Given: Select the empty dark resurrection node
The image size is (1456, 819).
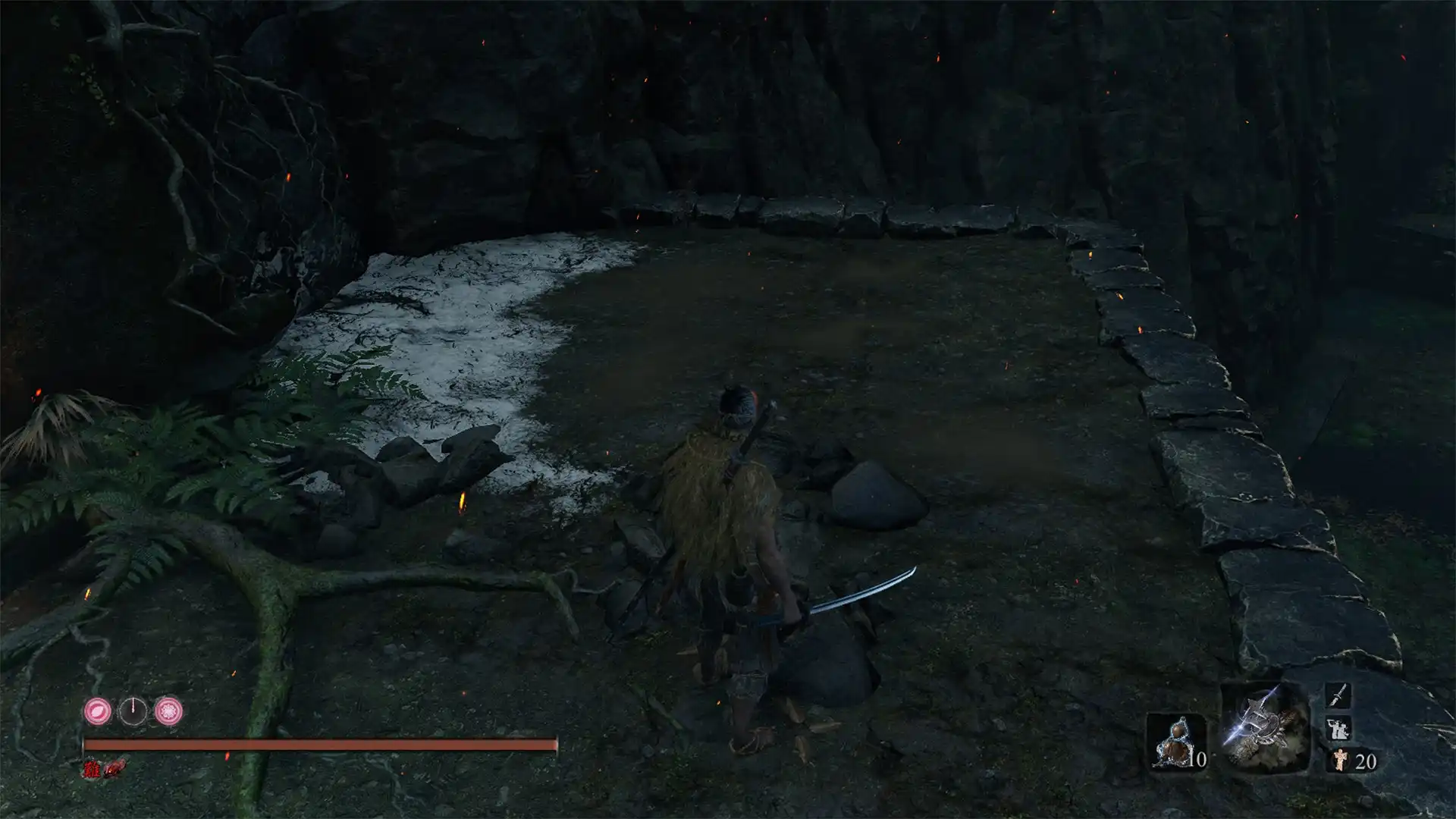Looking at the screenshot, I should 133,711.
